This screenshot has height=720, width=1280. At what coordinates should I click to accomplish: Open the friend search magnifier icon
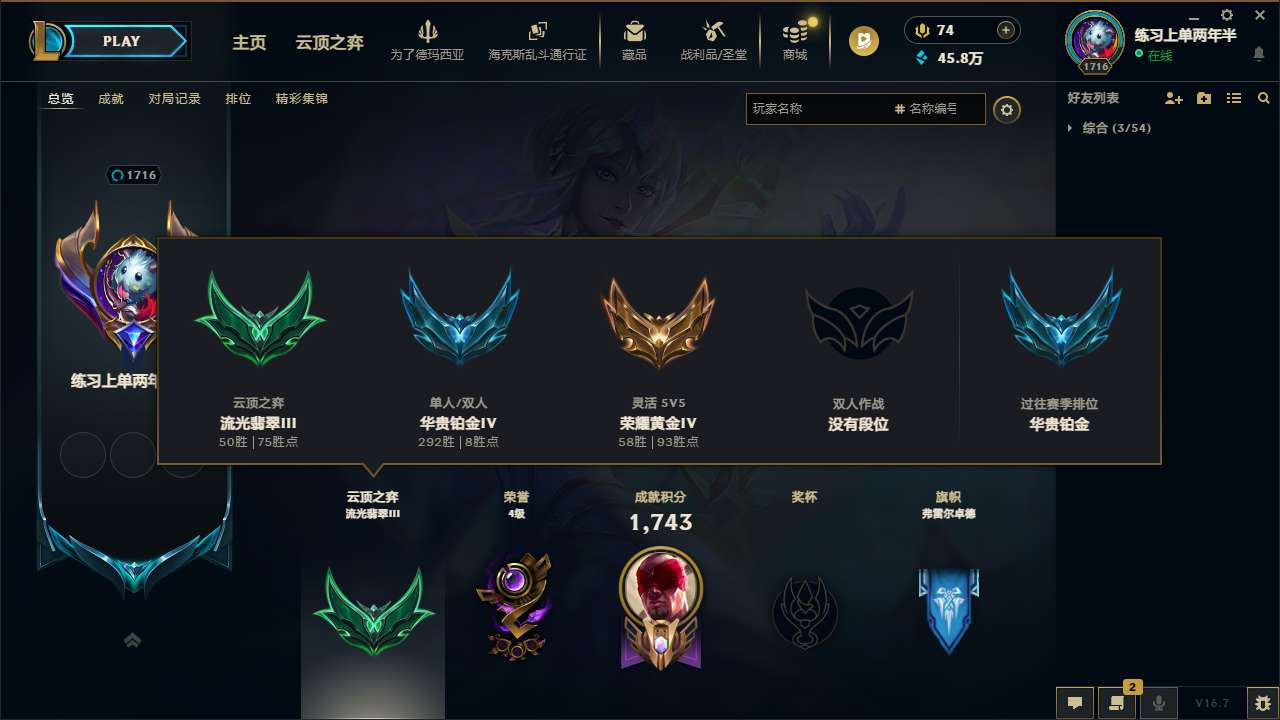pos(1262,97)
